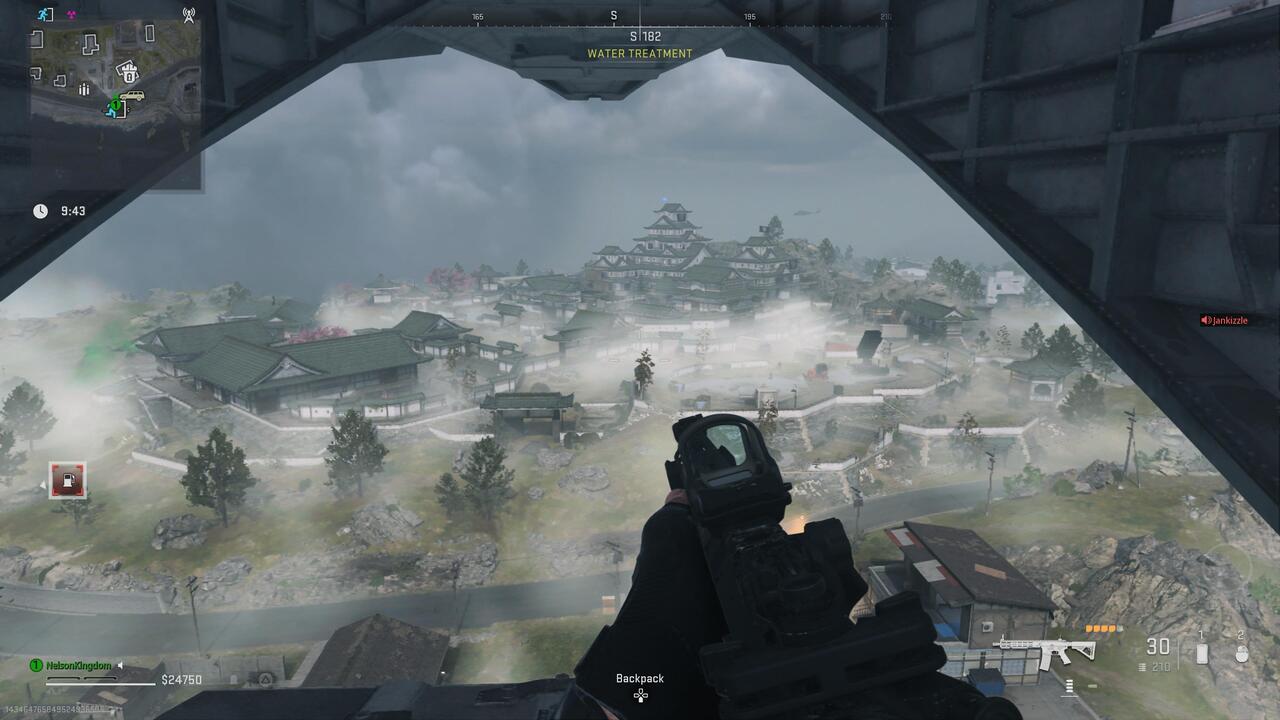Click the ammo count showing 30
Screen dimensions: 1280x720
pyautogui.click(x=1157, y=646)
